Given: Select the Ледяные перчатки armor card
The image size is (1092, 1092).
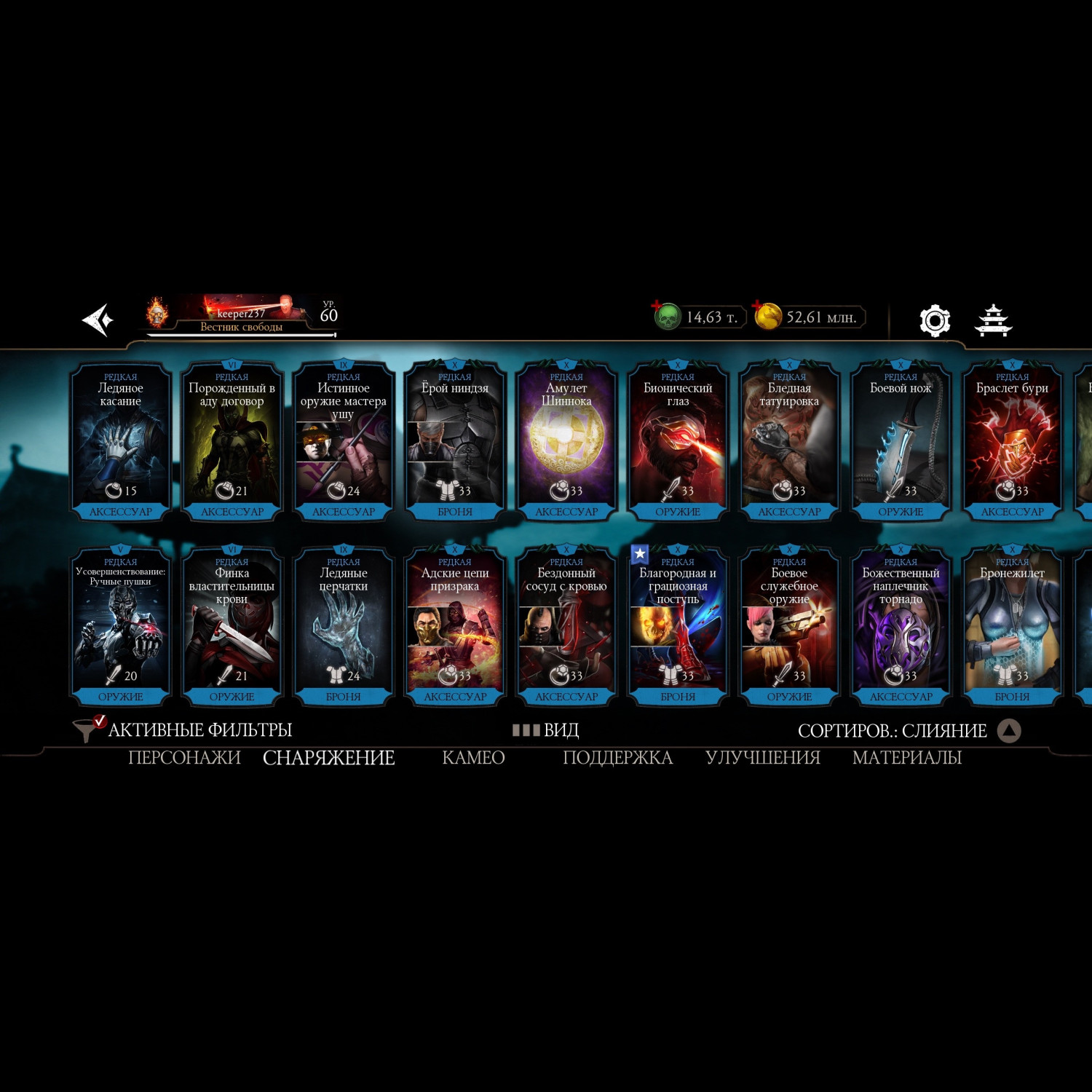Looking at the screenshot, I should click(344, 625).
